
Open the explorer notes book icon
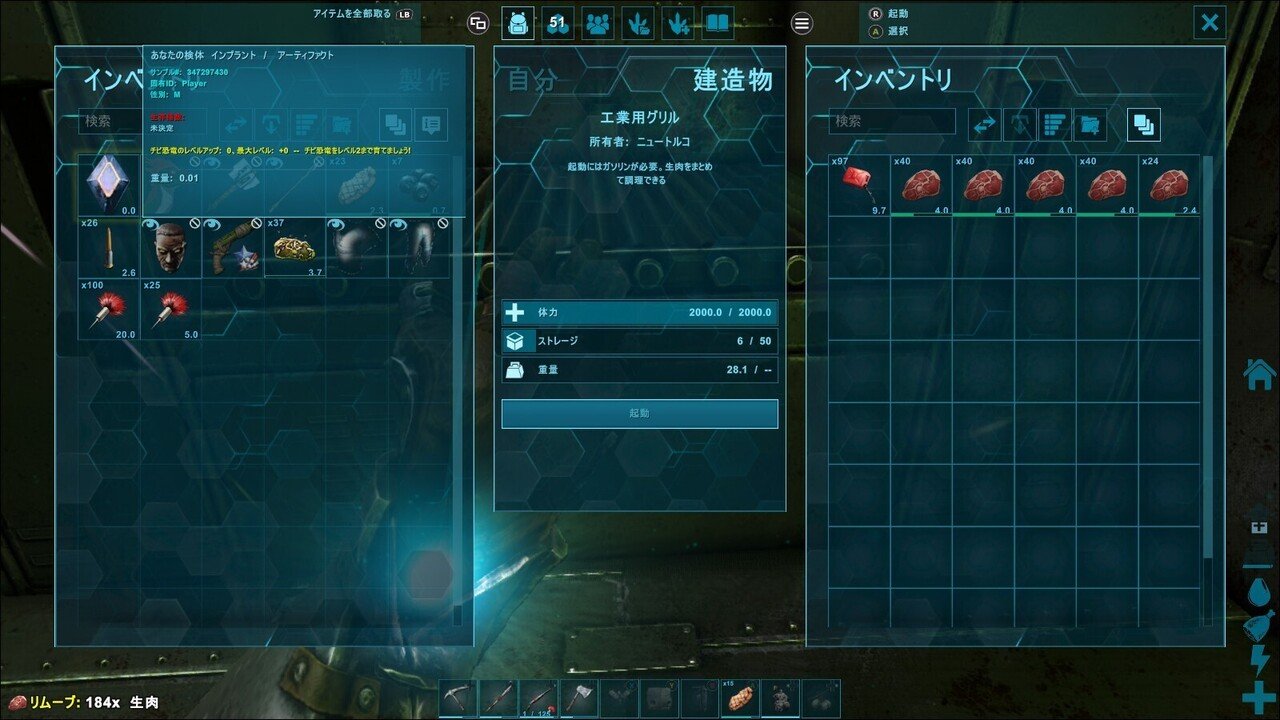click(717, 23)
